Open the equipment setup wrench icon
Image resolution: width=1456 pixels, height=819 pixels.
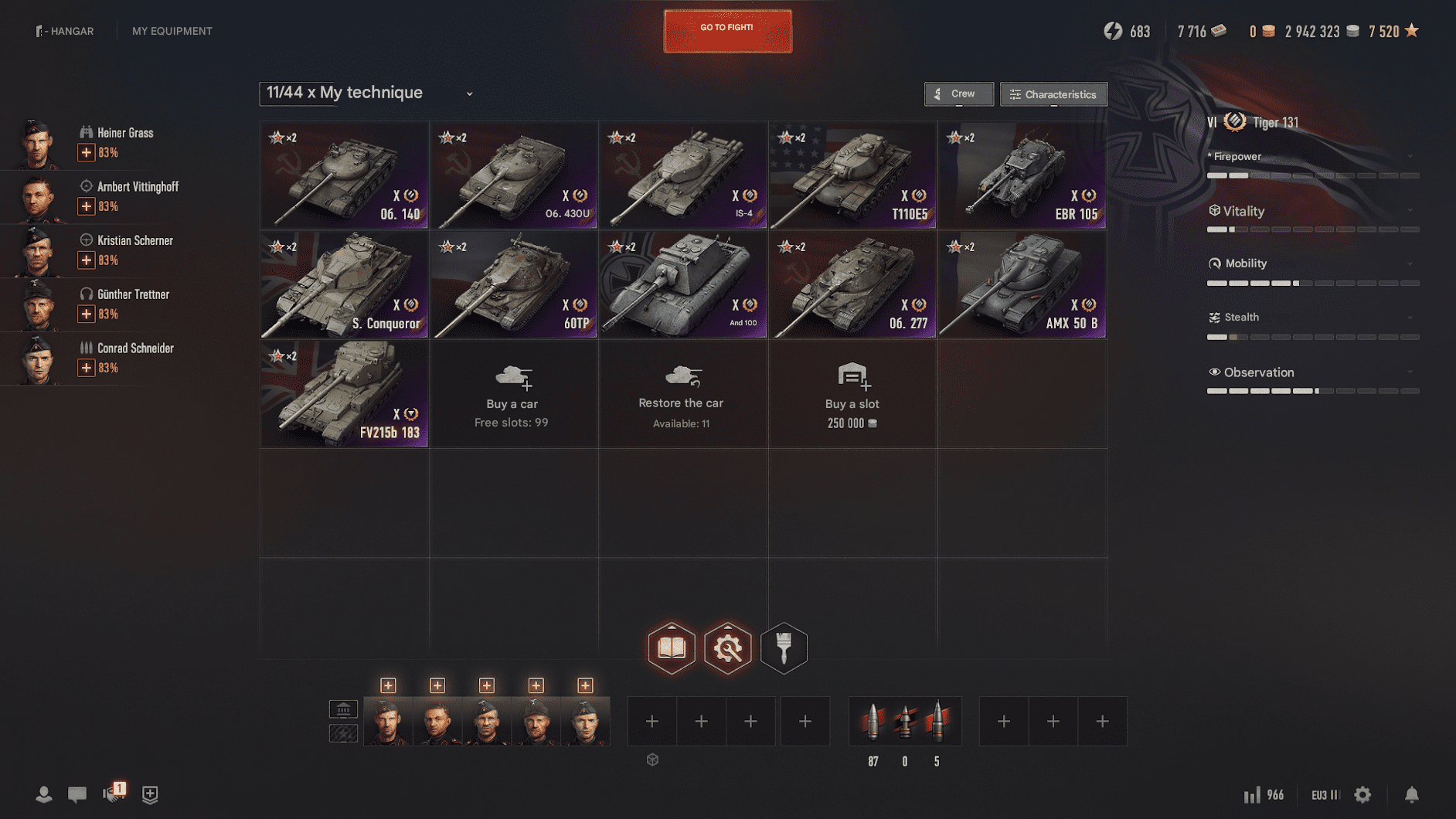[727, 648]
